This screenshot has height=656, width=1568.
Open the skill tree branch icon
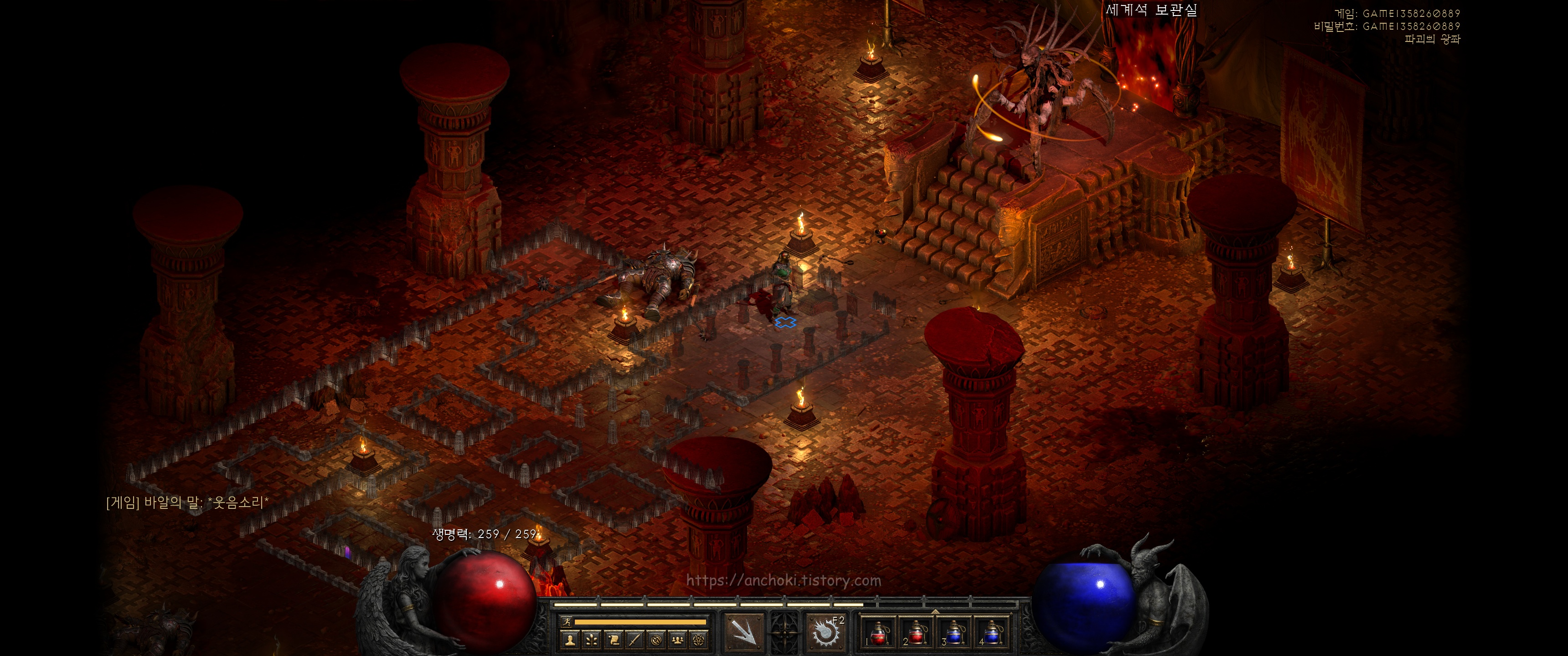pyautogui.click(x=592, y=640)
